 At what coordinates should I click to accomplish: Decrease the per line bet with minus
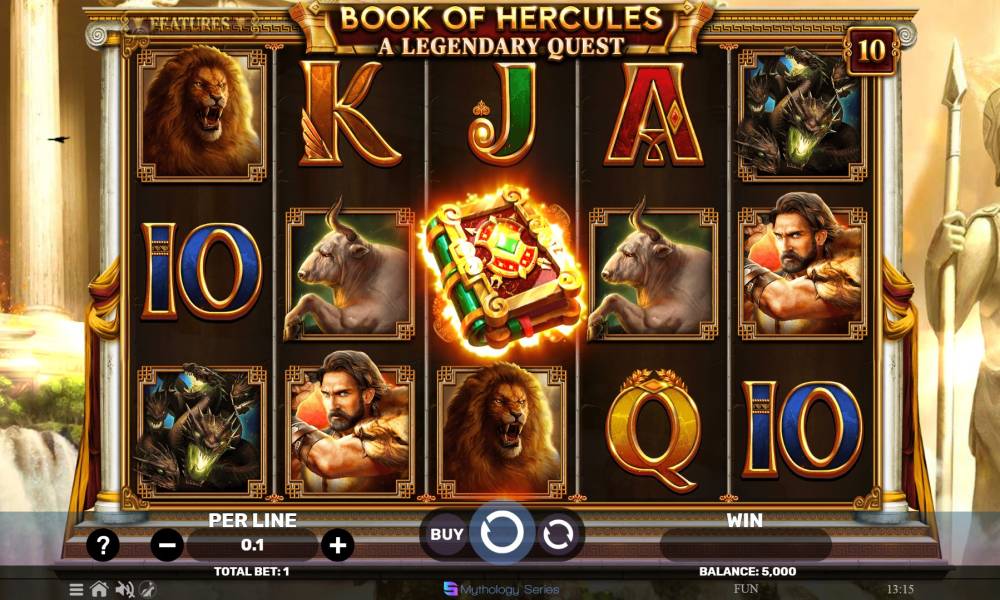168,546
